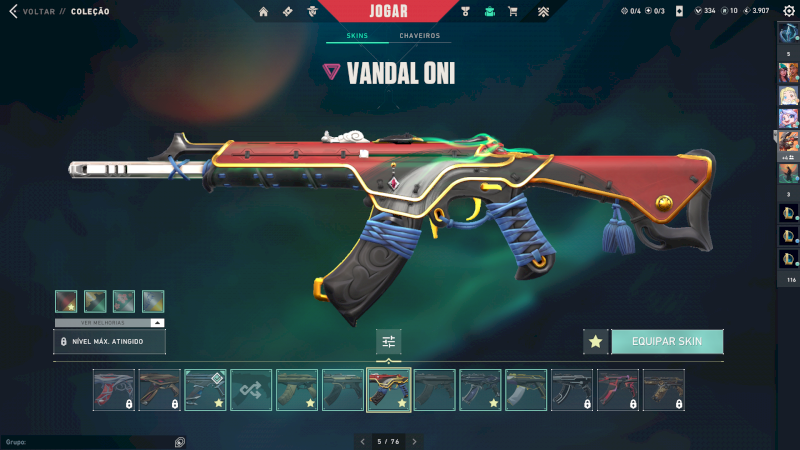Screen dimensions: 800x450
Task: Open the trophy icon next to Jogar
Action: (x=465, y=12)
